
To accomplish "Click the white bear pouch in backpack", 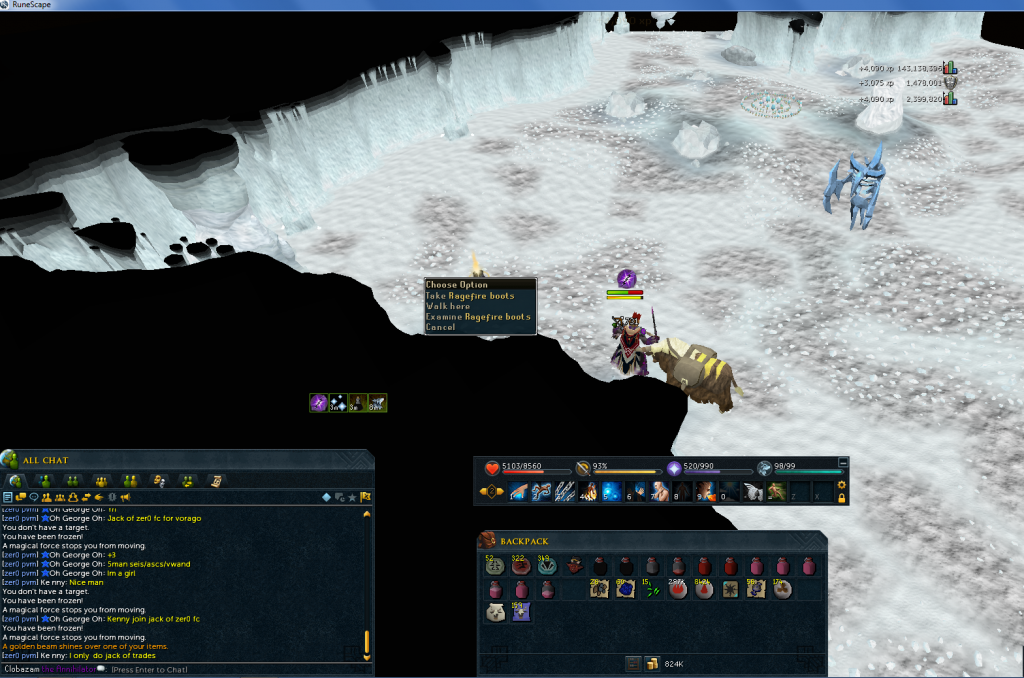I will [x=494, y=613].
